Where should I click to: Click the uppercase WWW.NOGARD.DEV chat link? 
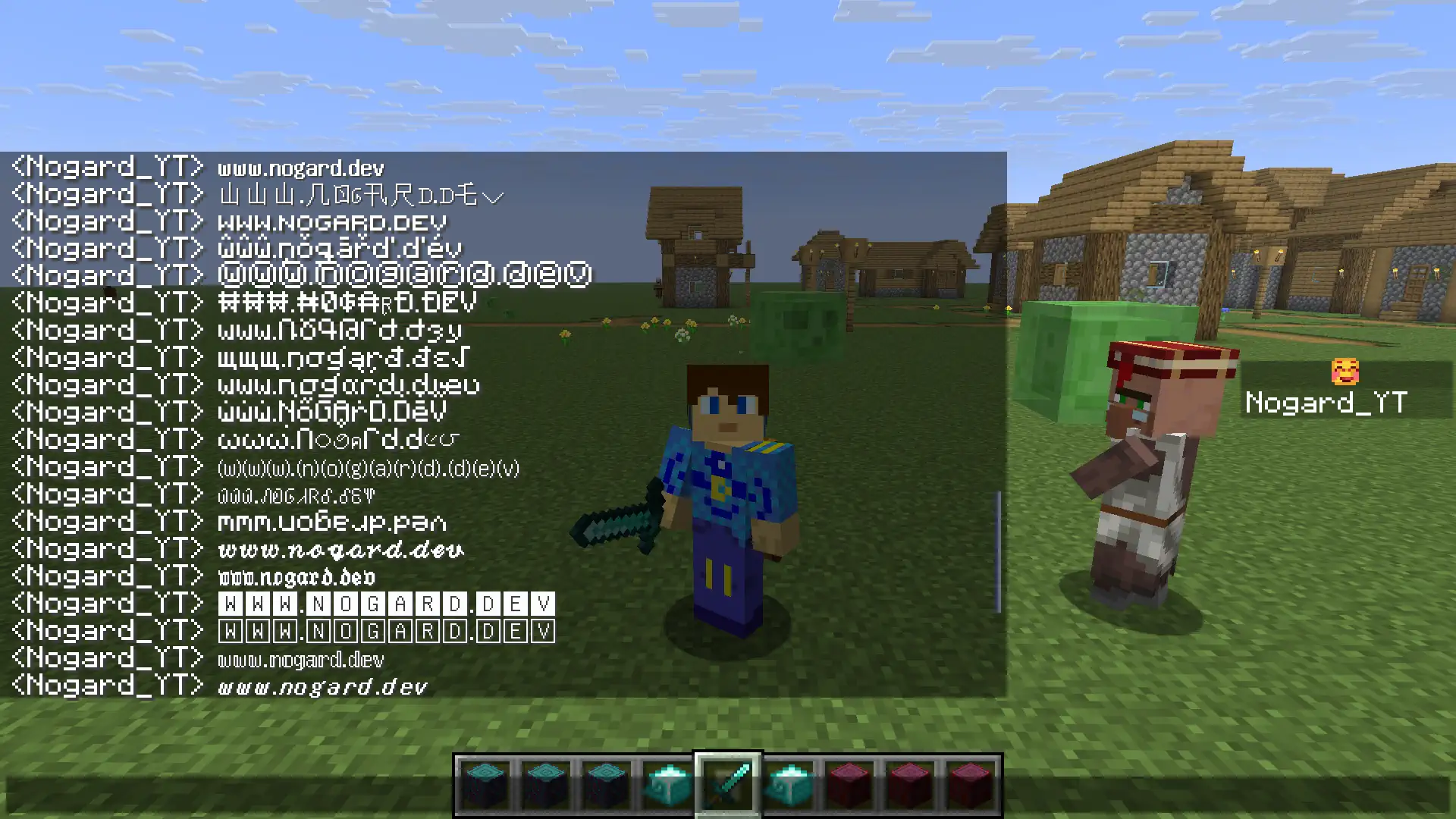pos(331,222)
